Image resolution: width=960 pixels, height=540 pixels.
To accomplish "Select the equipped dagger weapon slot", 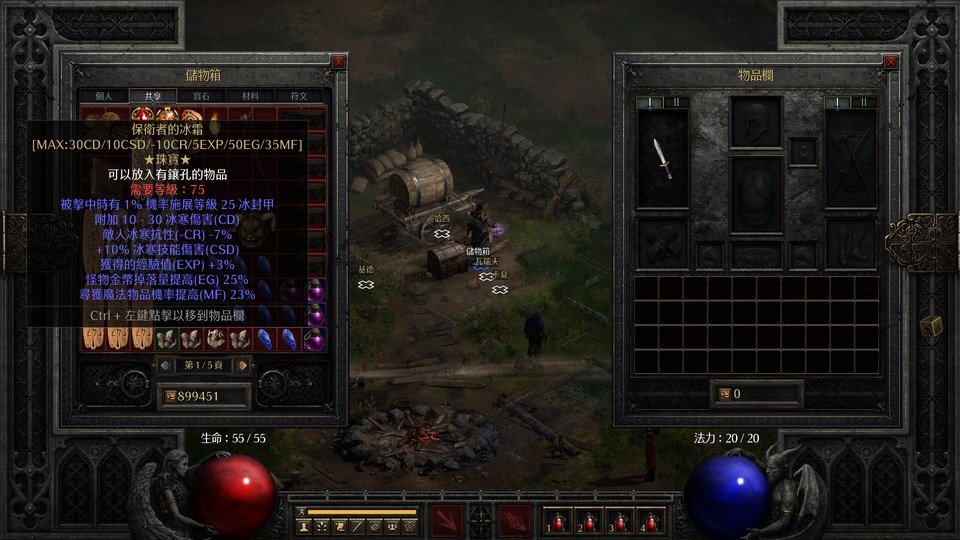I will pyautogui.click(x=662, y=160).
